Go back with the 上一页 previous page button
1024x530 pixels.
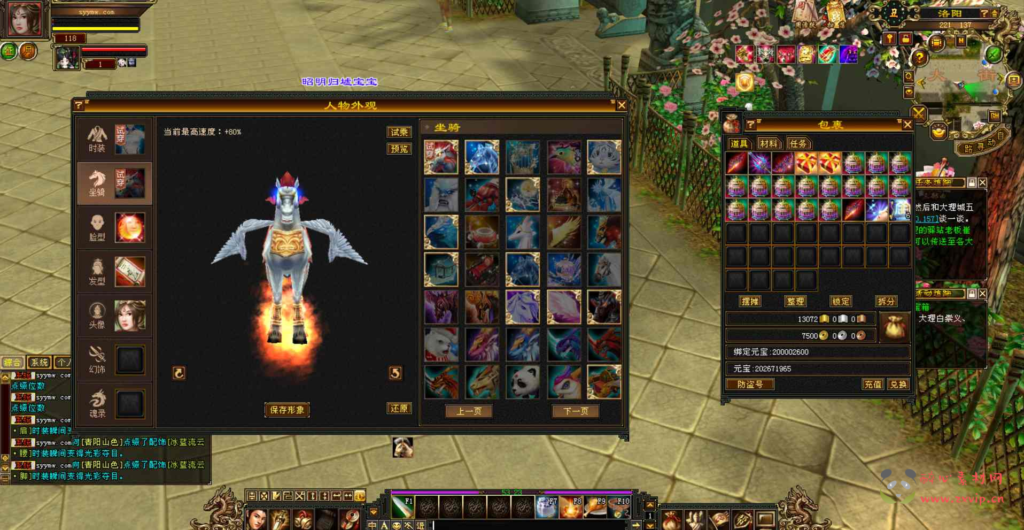pyautogui.click(x=469, y=411)
